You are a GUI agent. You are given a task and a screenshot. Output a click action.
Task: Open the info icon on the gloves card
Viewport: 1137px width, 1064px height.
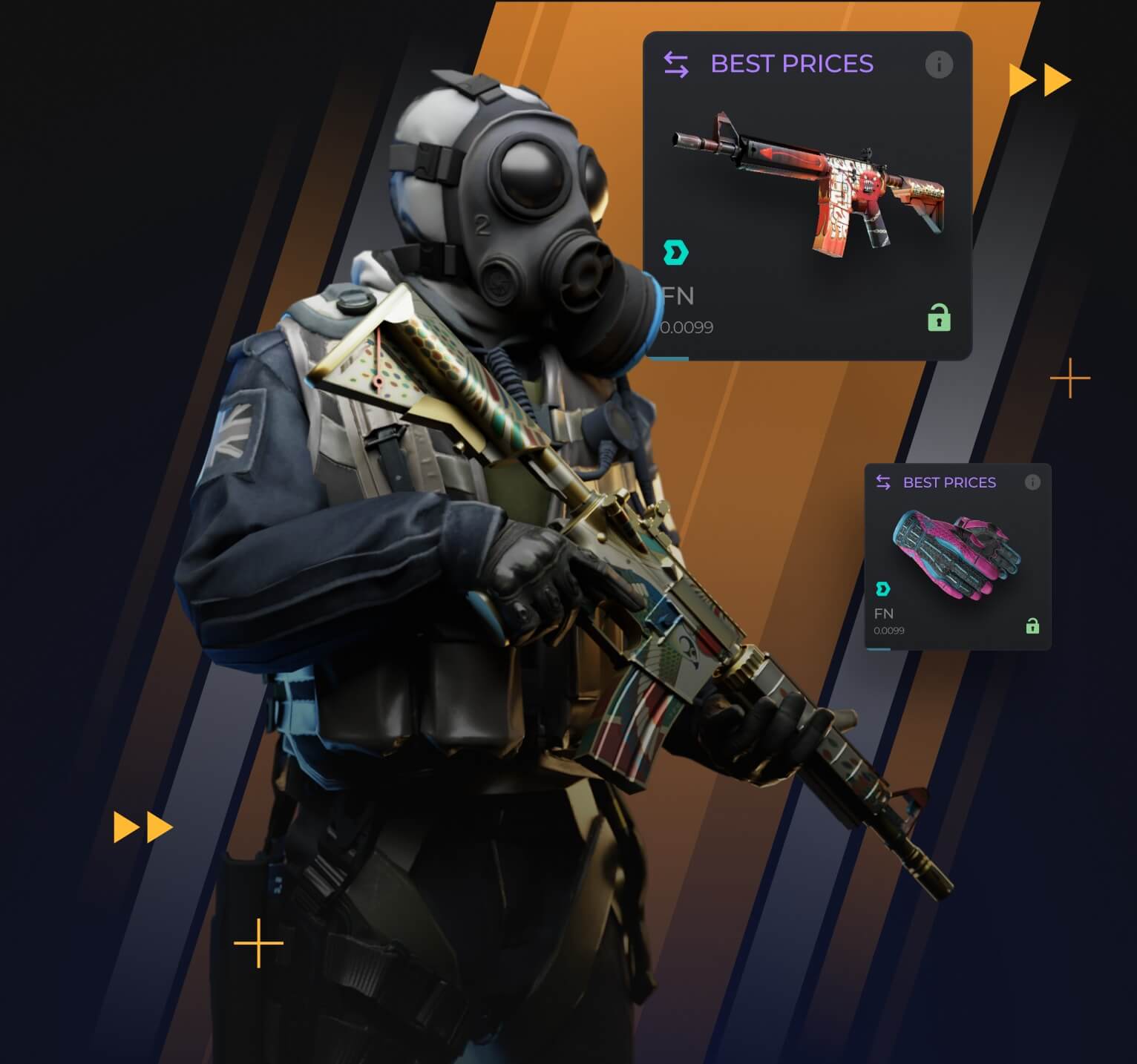[1032, 482]
